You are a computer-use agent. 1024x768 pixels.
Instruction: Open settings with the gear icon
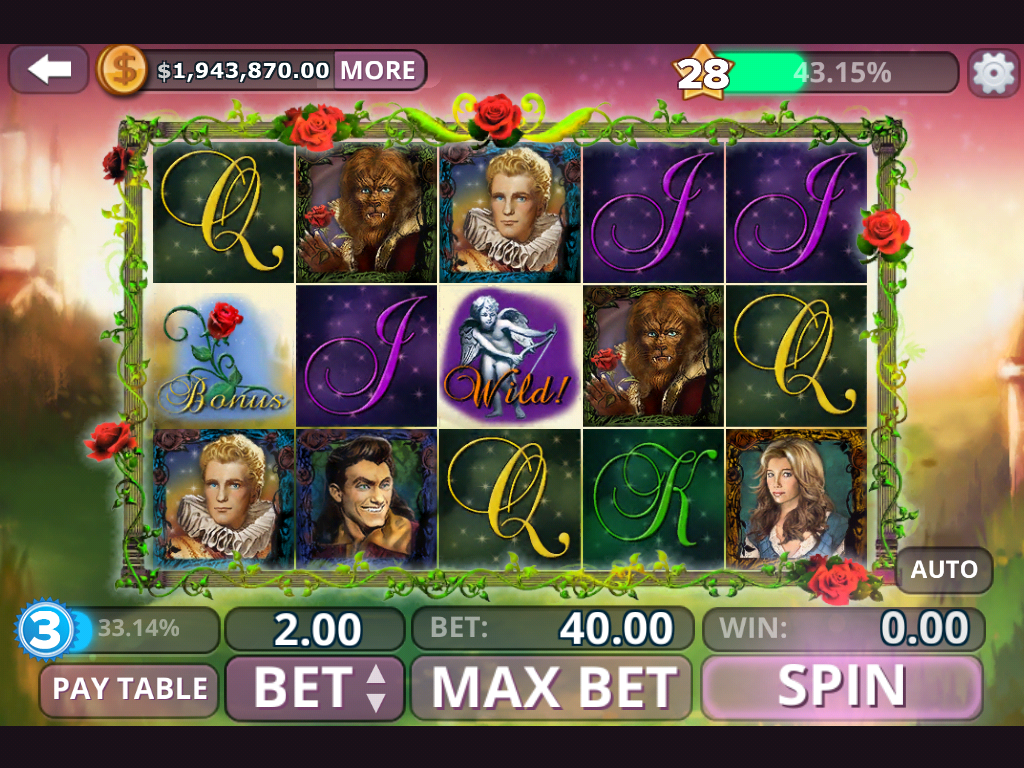993,72
